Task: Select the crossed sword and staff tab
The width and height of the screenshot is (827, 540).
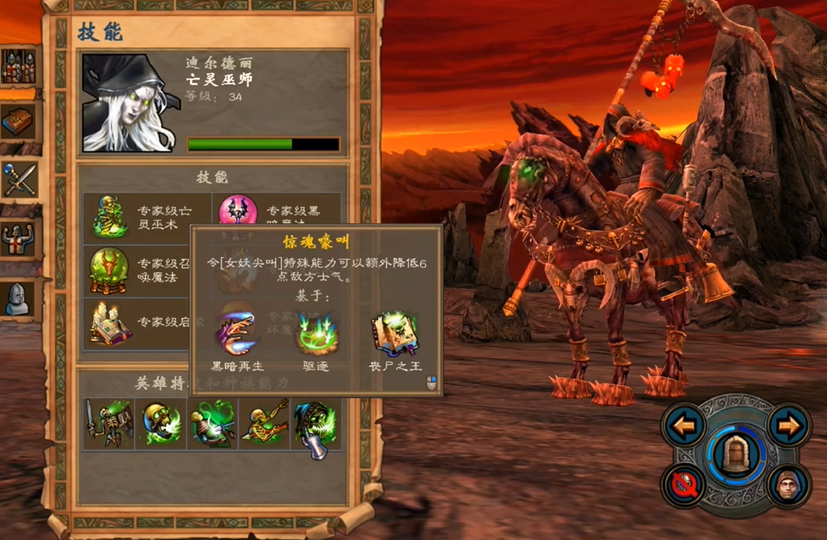Action: click(18, 180)
